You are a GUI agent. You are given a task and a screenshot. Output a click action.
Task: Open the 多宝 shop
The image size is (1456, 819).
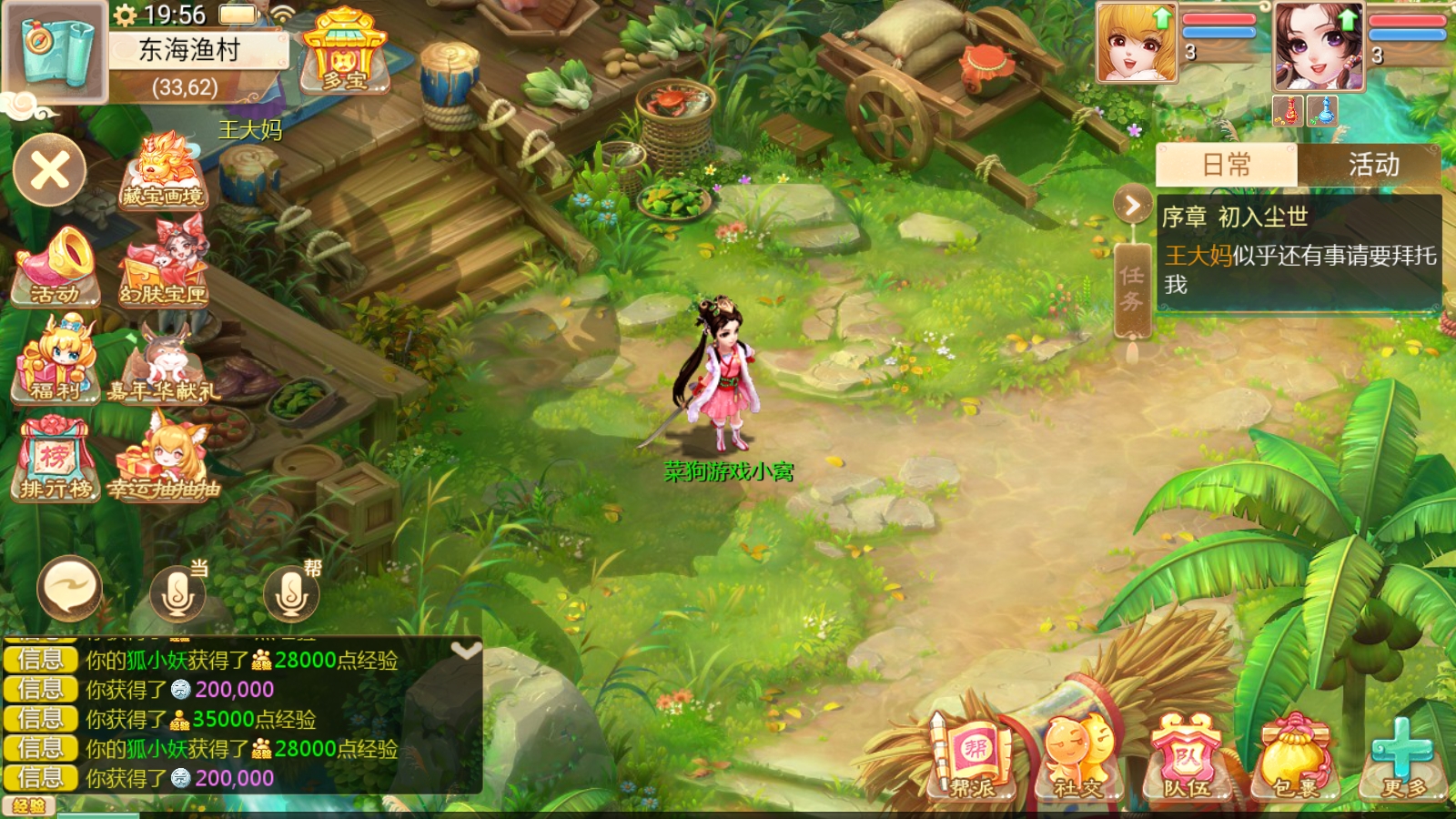click(x=345, y=53)
